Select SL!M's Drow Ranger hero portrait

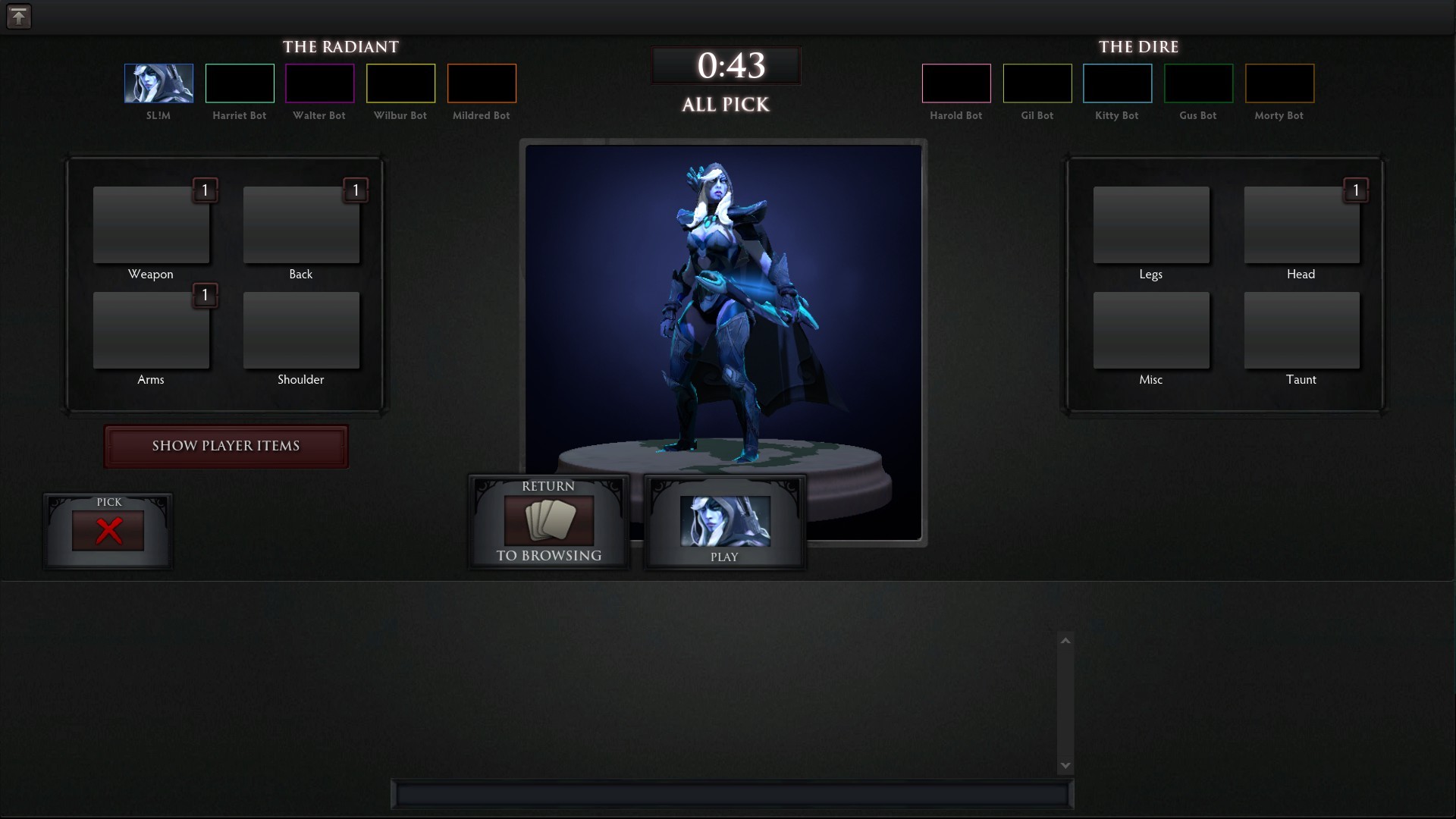click(158, 83)
